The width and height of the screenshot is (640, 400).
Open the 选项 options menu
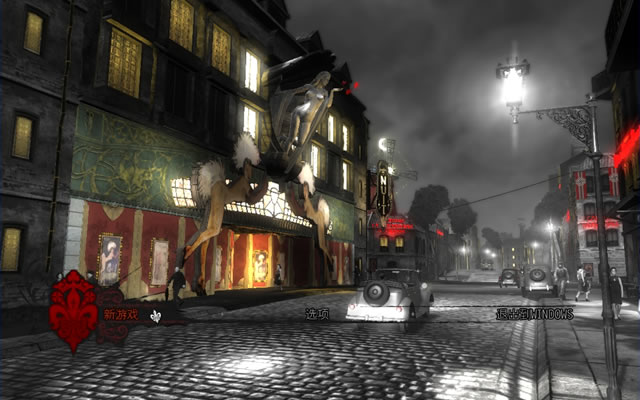click(x=318, y=314)
